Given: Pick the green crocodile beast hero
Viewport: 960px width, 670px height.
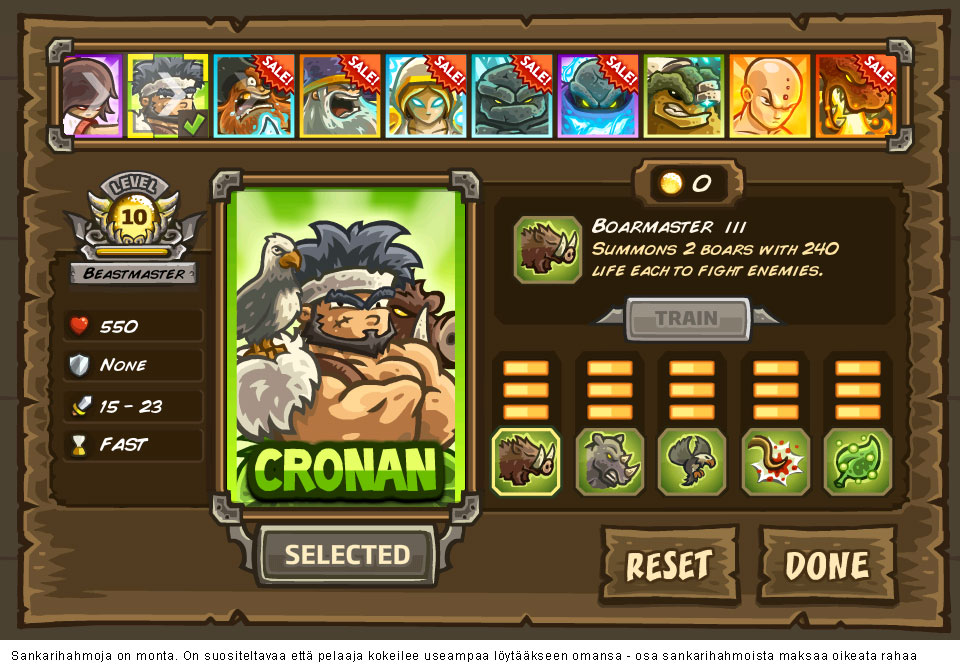Looking at the screenshot, I should (x=684, y=96).
